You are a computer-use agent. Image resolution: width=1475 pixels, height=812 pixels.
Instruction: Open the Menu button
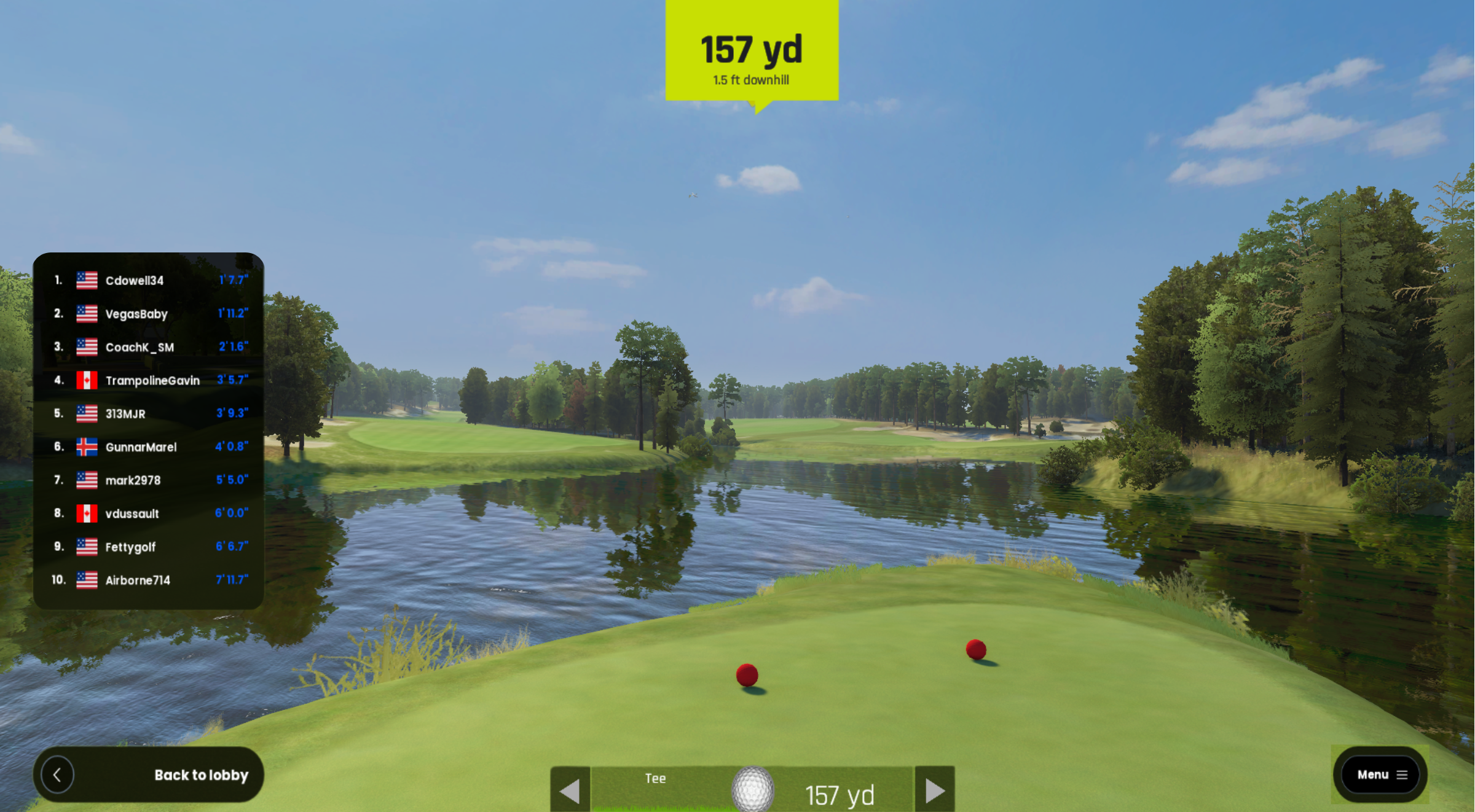coord(1380,775)
